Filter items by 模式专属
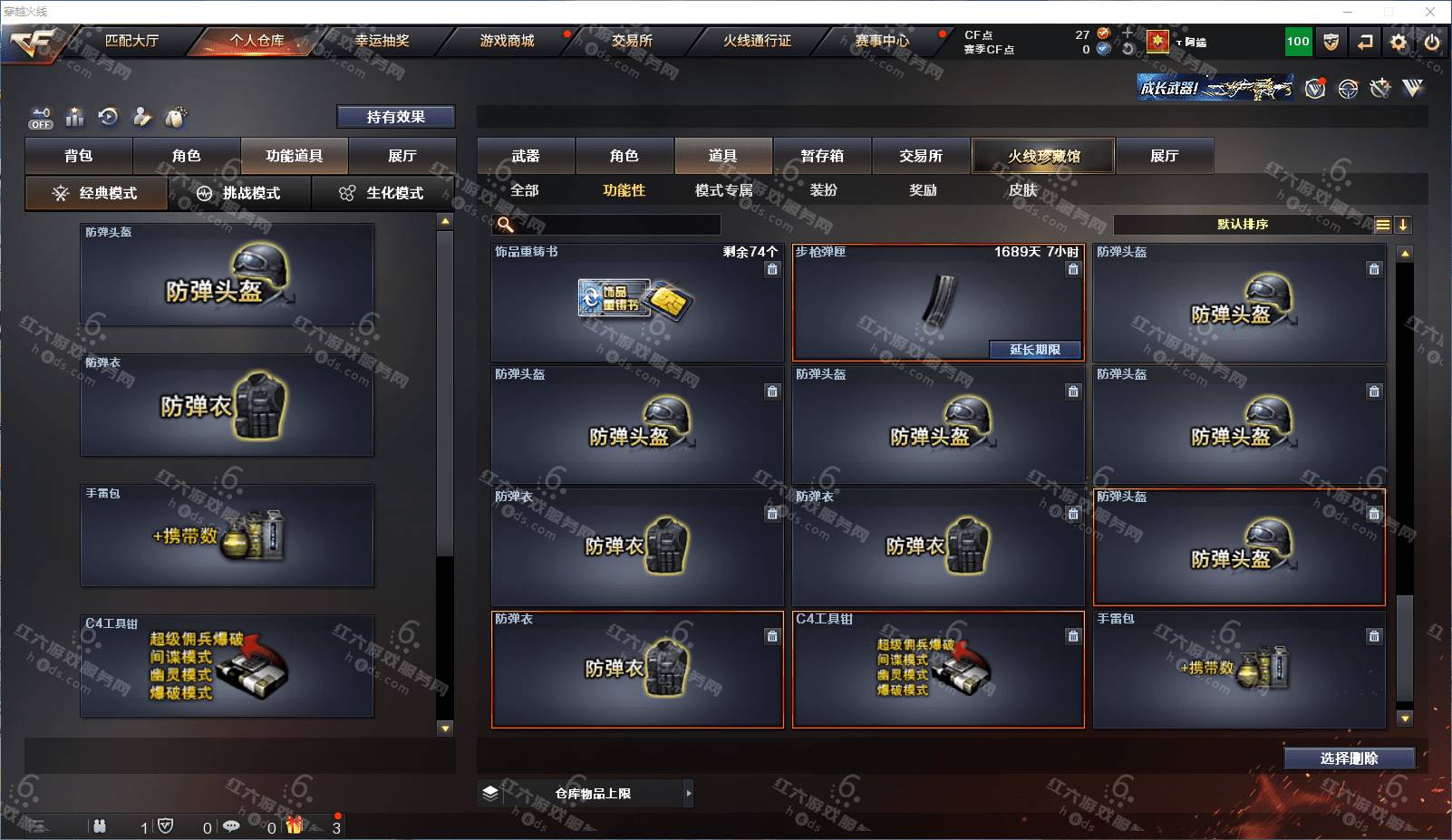The height and width of the screenshot is (840, 1452). 723,190
